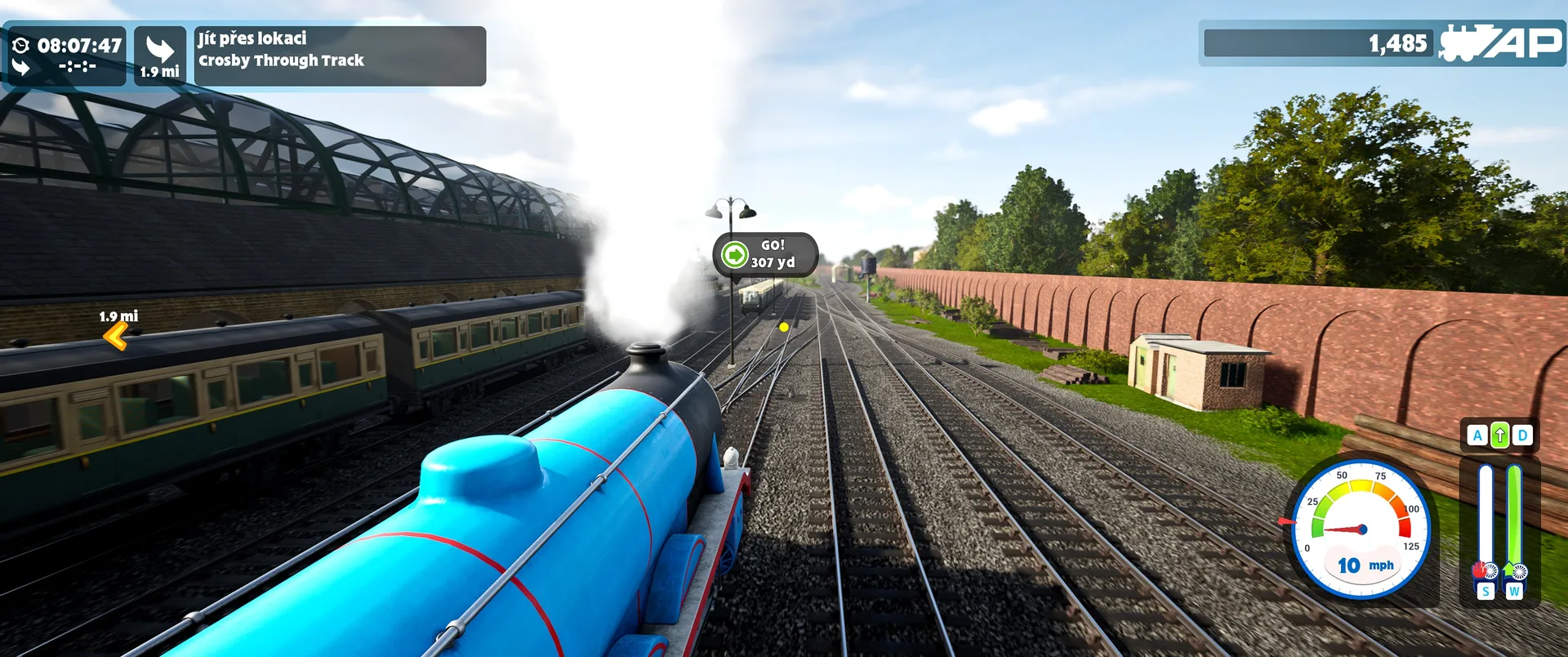The height and width of the screenshot is (657, 1568).
Task: Click the yellow chevron 1.9 mi marker
Action: 116,336
